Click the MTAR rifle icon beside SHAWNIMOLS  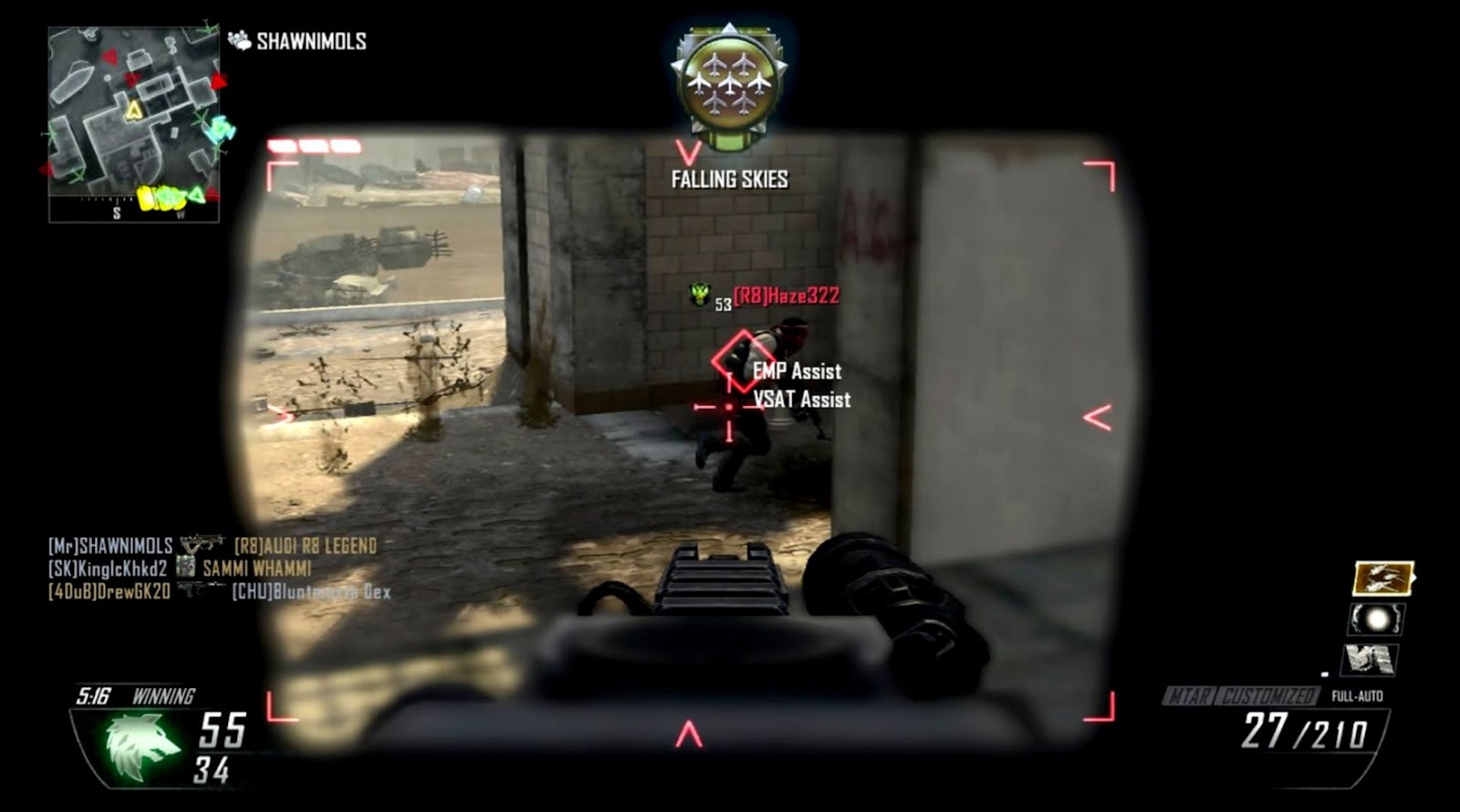coord(201,545)
